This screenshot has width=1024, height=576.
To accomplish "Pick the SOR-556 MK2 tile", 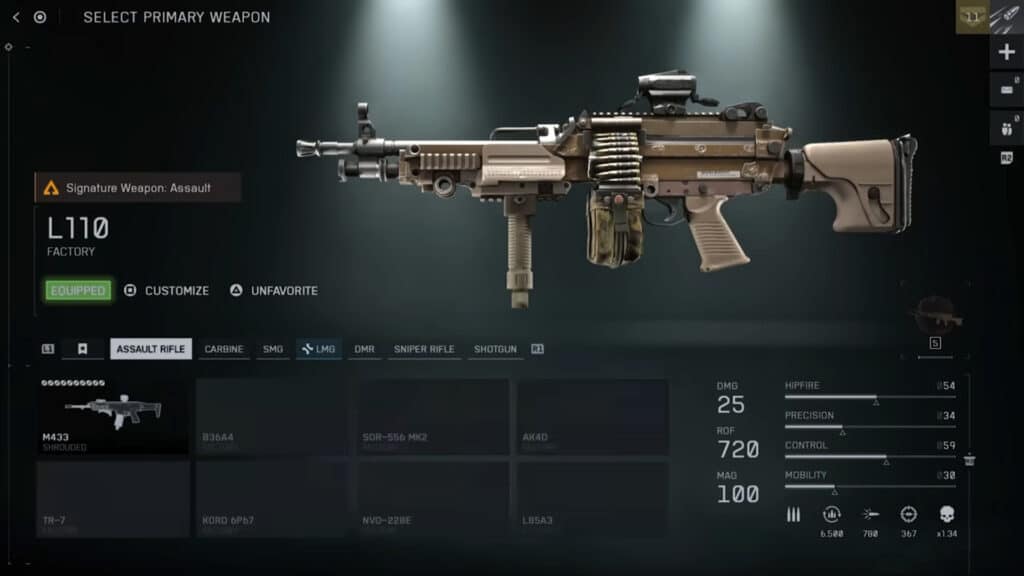I will 433,416.
